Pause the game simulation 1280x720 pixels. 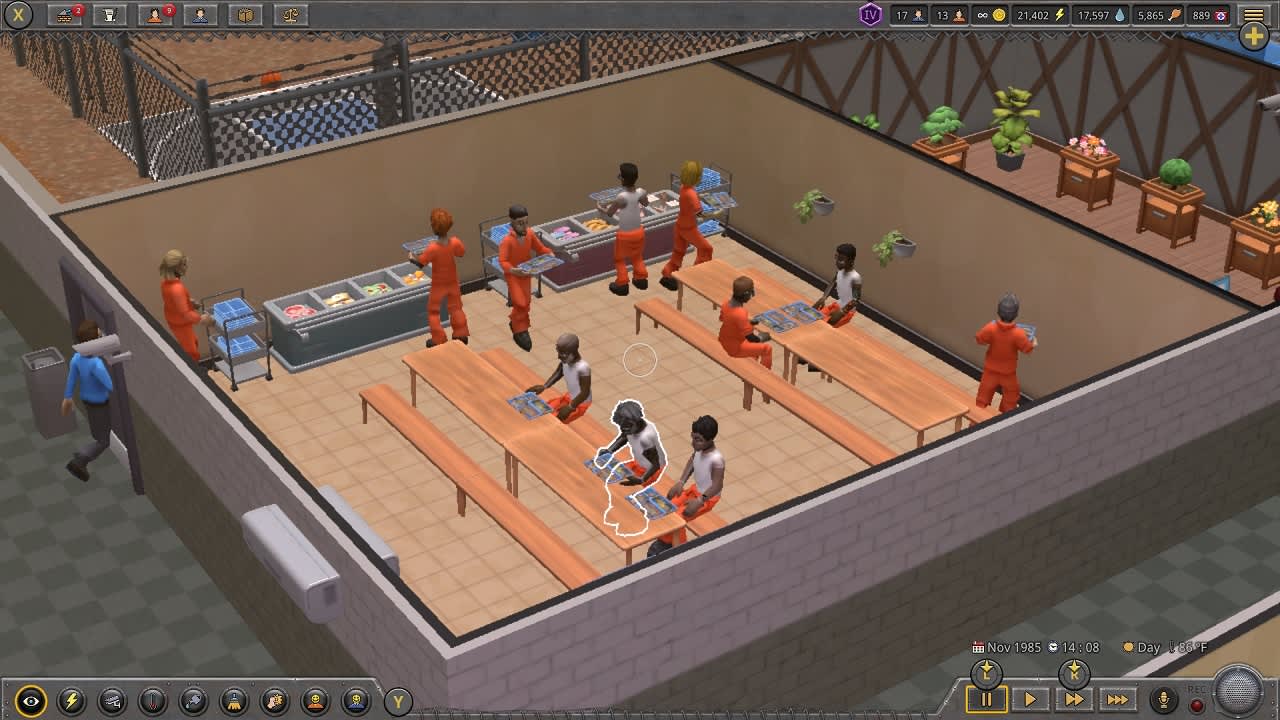[985, 699]
